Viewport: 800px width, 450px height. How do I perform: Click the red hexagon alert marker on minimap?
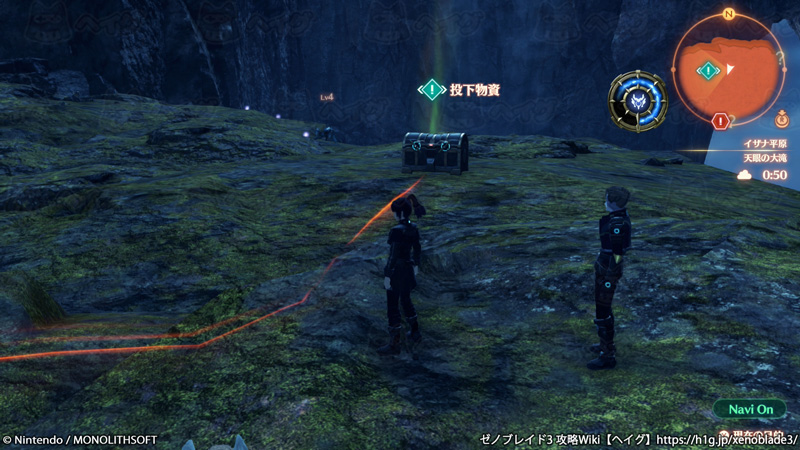(720, 120)
